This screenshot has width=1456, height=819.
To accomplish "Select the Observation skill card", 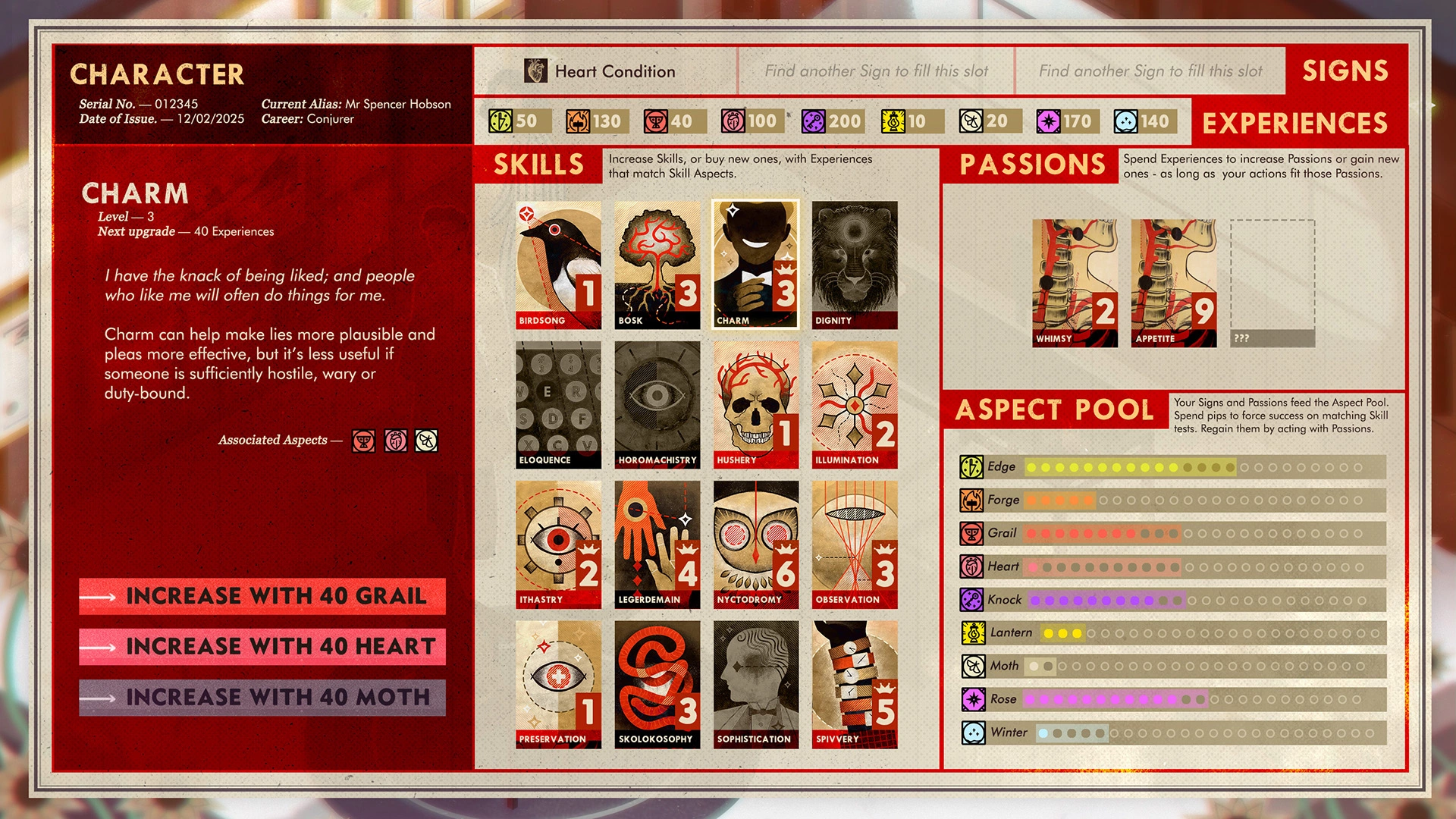I will pyautogui.click(x=855, y=544).
